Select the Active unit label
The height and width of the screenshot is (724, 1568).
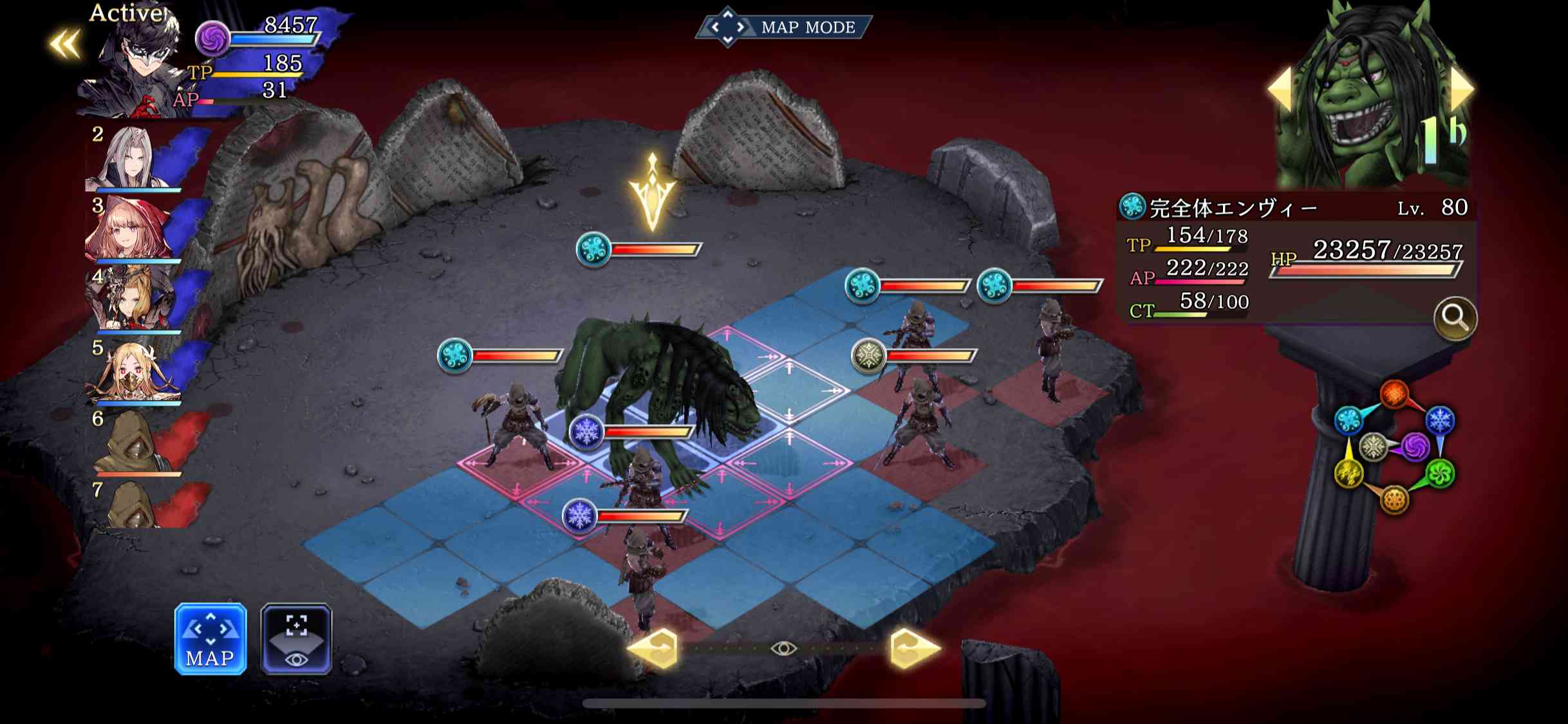pyautogui.click(x=126, y=14)
